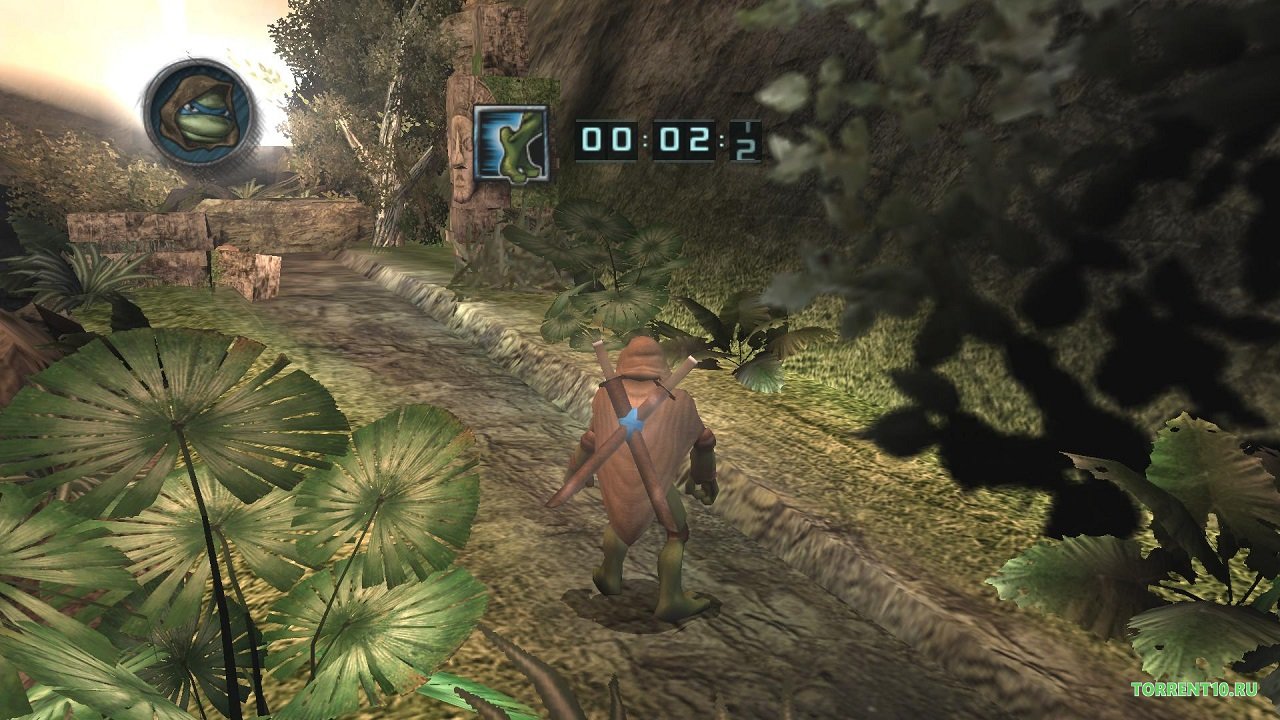Screen dimensions: 1280x720
Task: Click the hooded turtle character portrait
Action: tap(199, 111)
